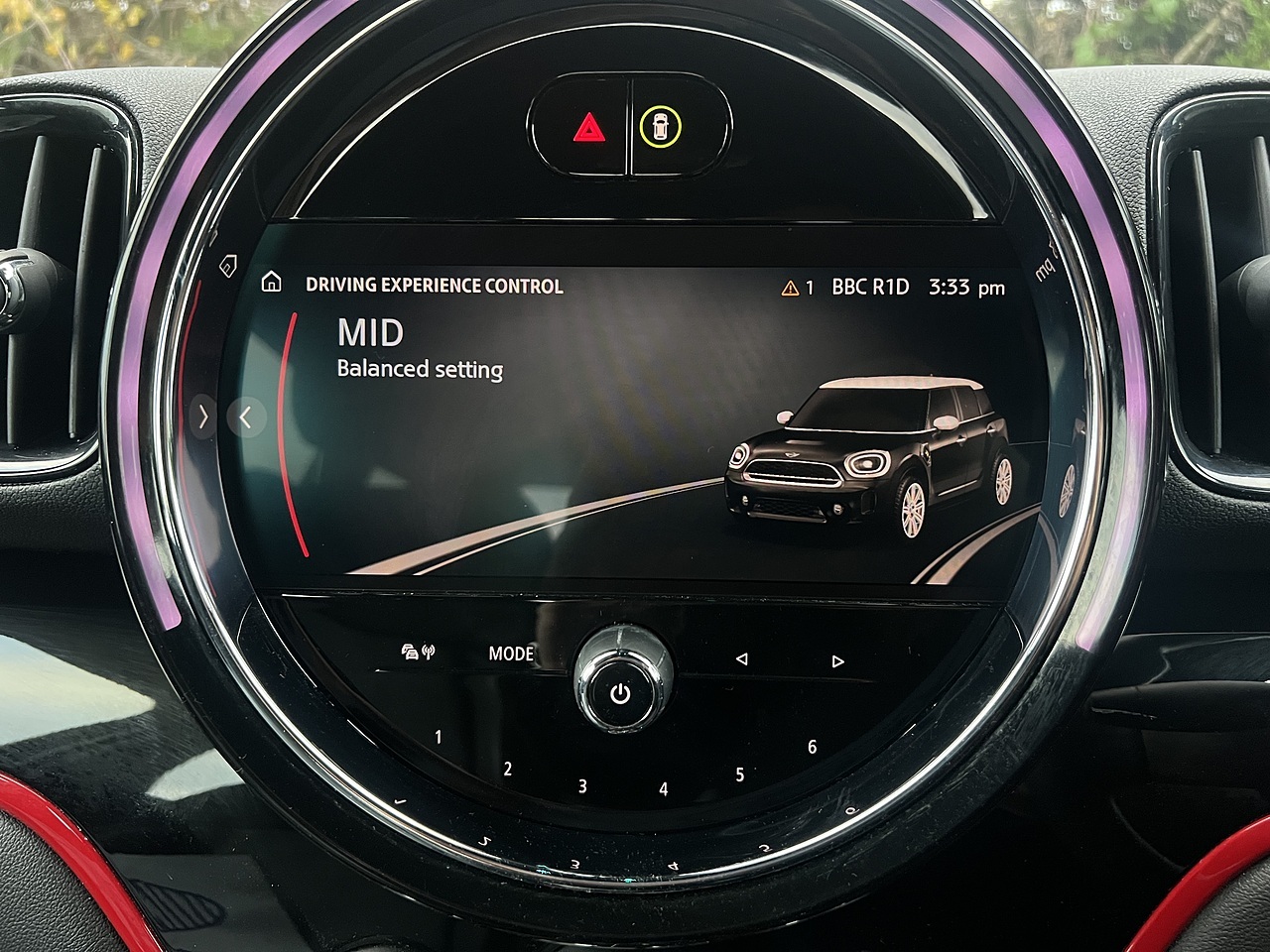Open the BBC R1D radio station label
1270x952 pixels.
pos(870,287)
